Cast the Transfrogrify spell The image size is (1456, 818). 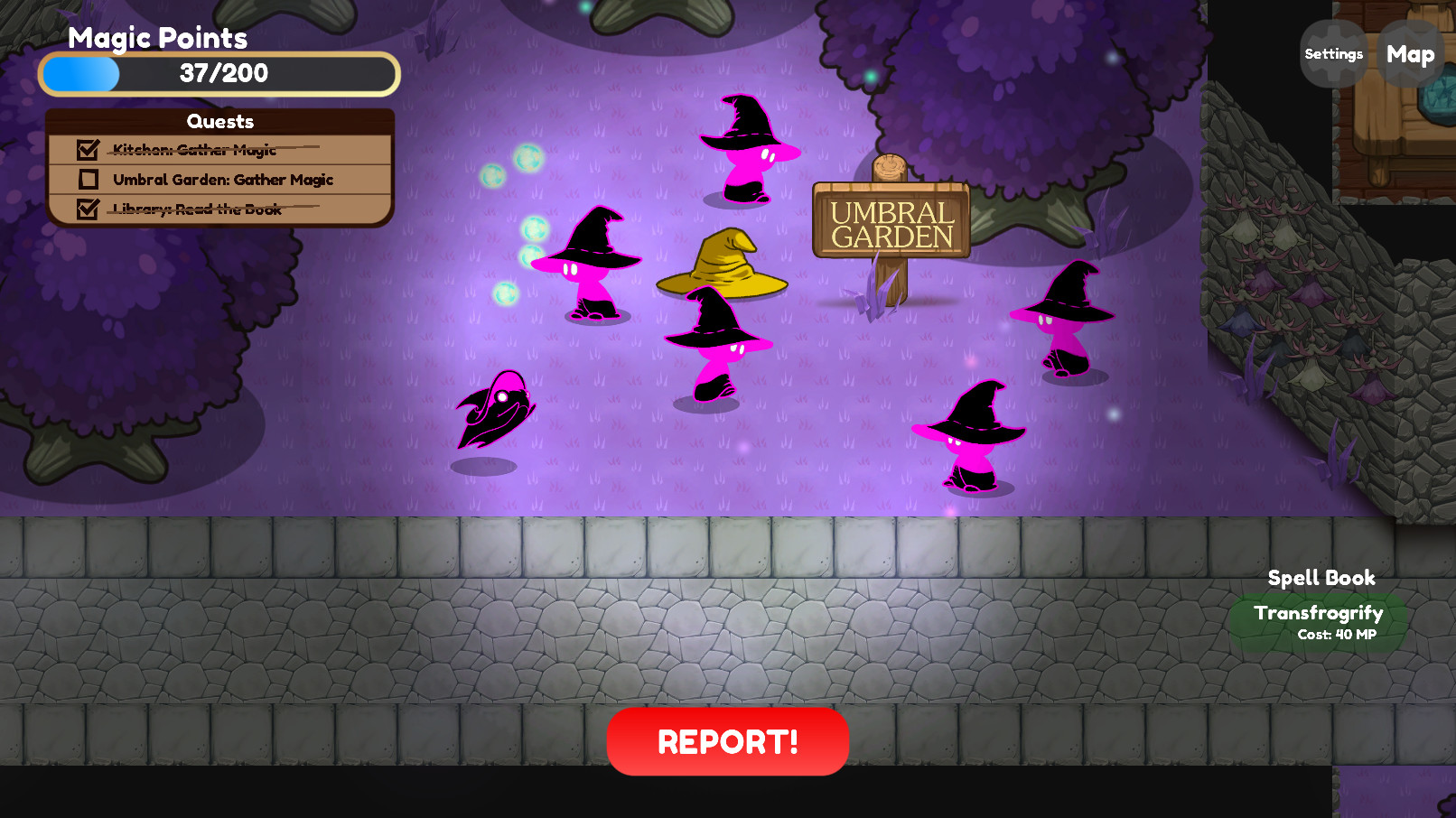1318,621
